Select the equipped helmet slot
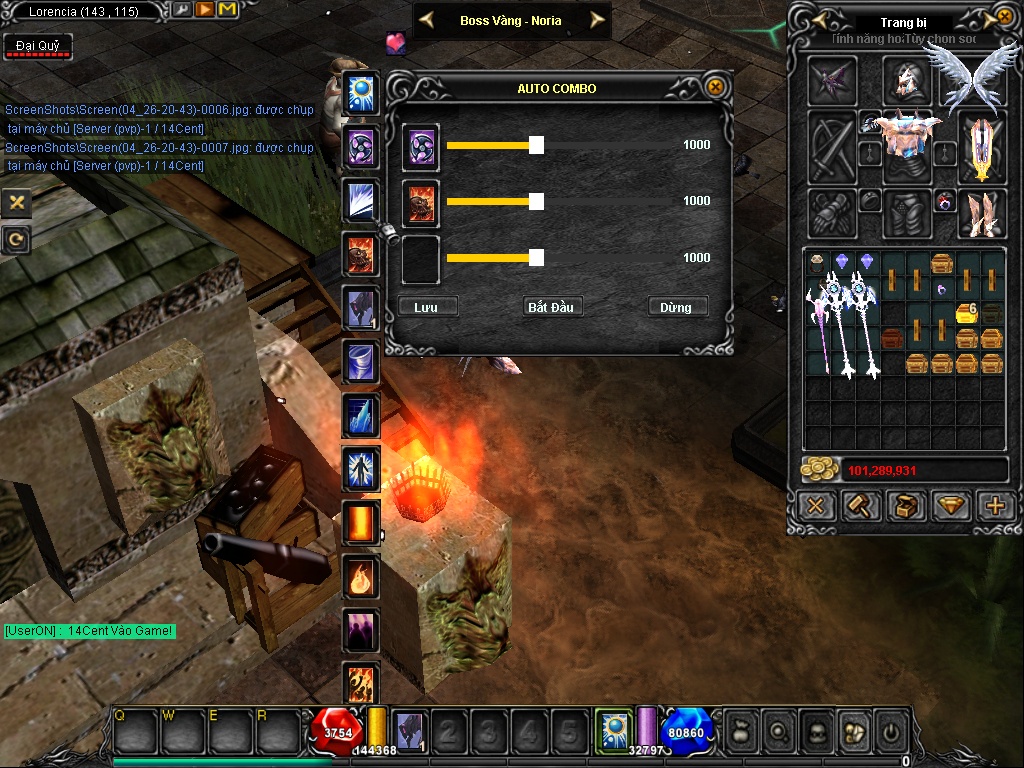The image size is (1024, 768). click(x=906, y=79)
